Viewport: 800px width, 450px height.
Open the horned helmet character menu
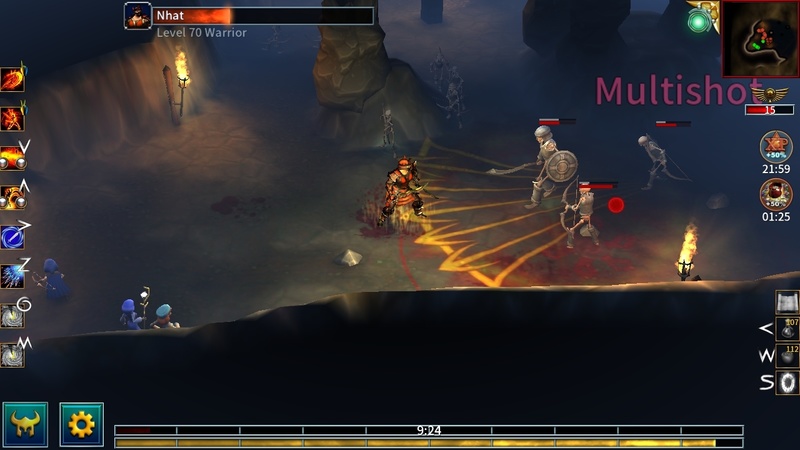point(26,423)
